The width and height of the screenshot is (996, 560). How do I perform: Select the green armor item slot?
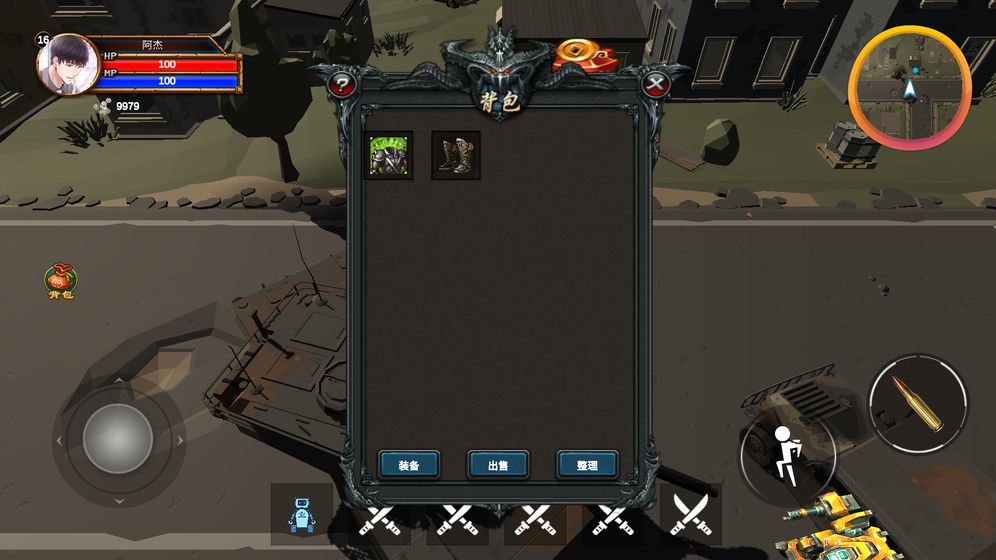tap(388, 156)
